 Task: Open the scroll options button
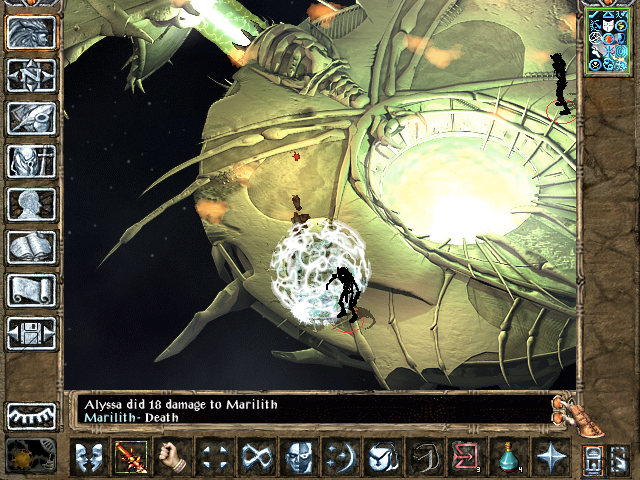[31, 290]
